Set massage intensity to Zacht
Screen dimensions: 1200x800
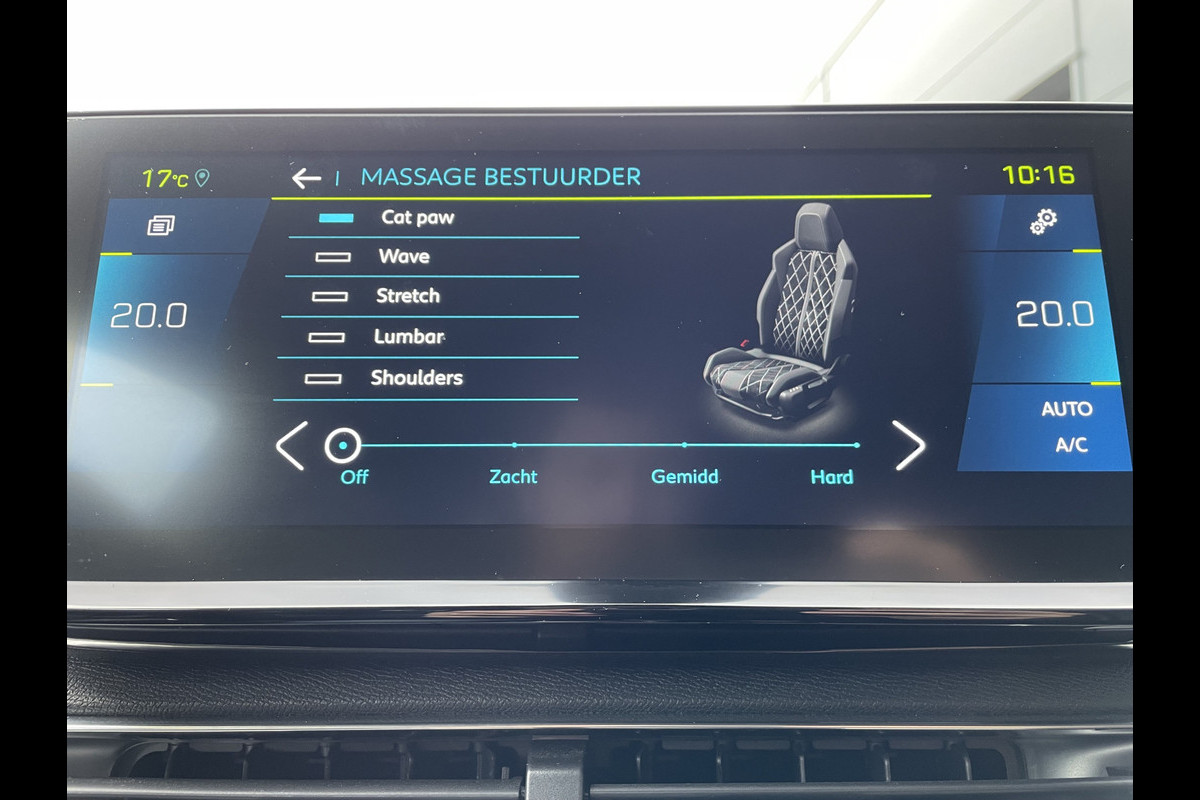click(x=513, y=446)
